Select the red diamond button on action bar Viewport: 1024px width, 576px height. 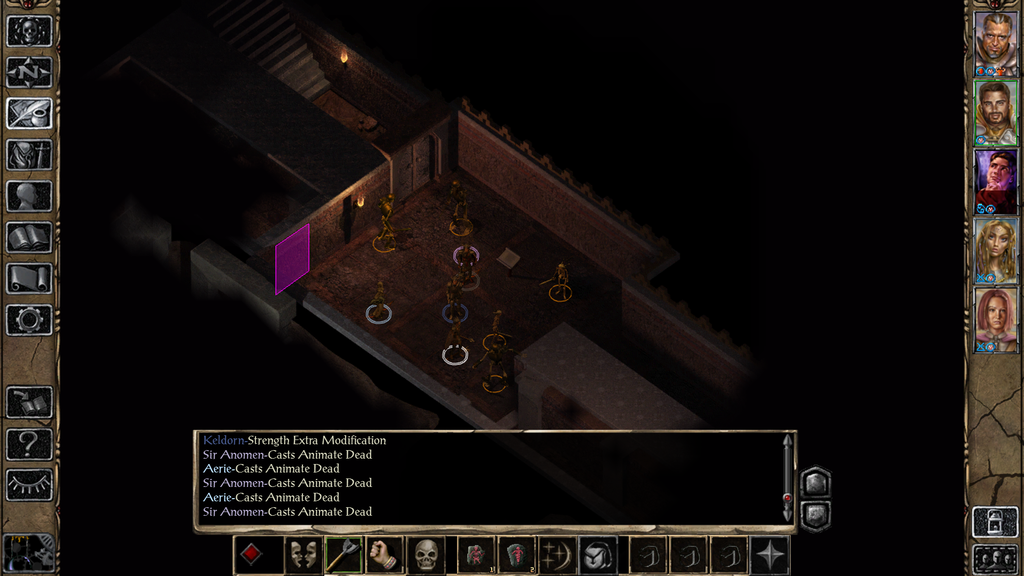pyautogui.click(x=251, y=555)
